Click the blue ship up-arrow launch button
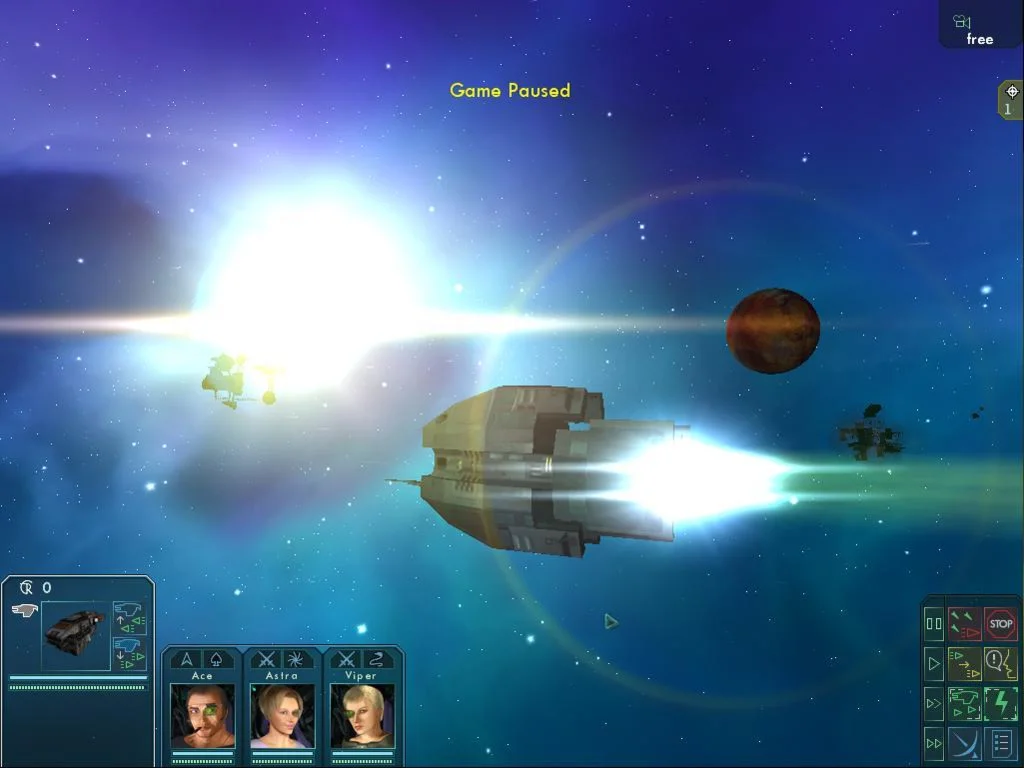This screenshot has height=768, width=1024. point(129,617)
